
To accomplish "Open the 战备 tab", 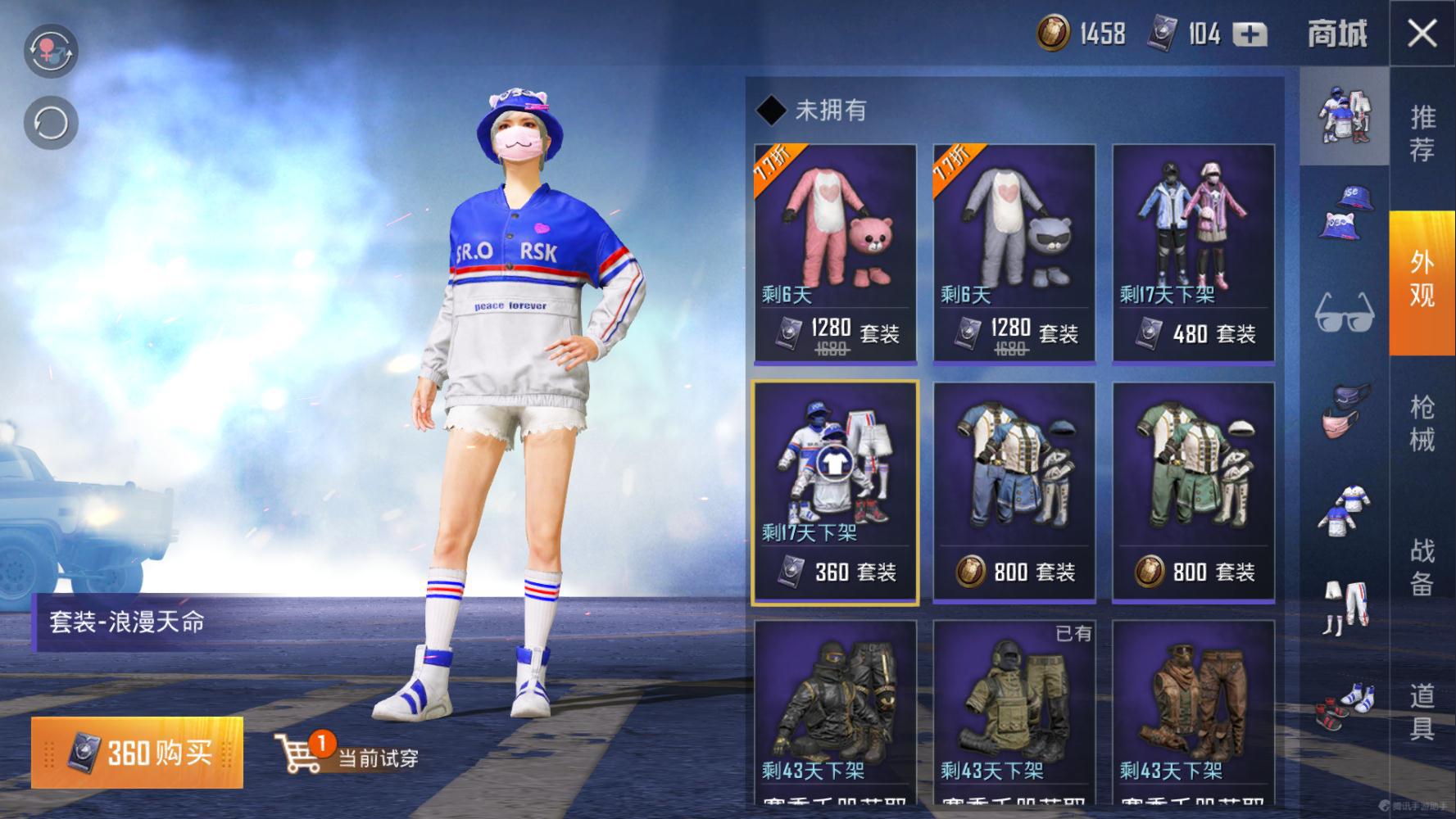I will pyautogui.click(x=1422, y=567).
